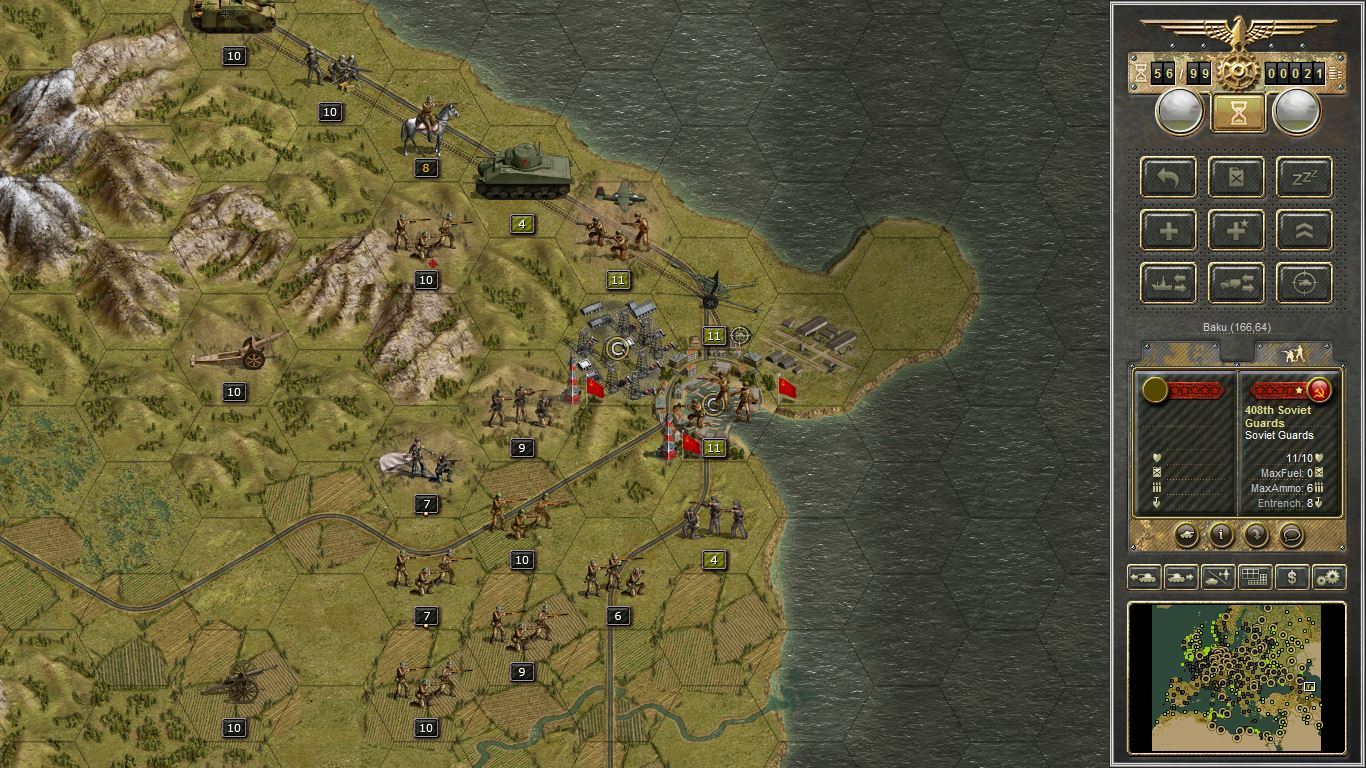Click the undo move arrow icon
The image size is (1366, 768).
pyautogui.click(x=1168, y=177)
